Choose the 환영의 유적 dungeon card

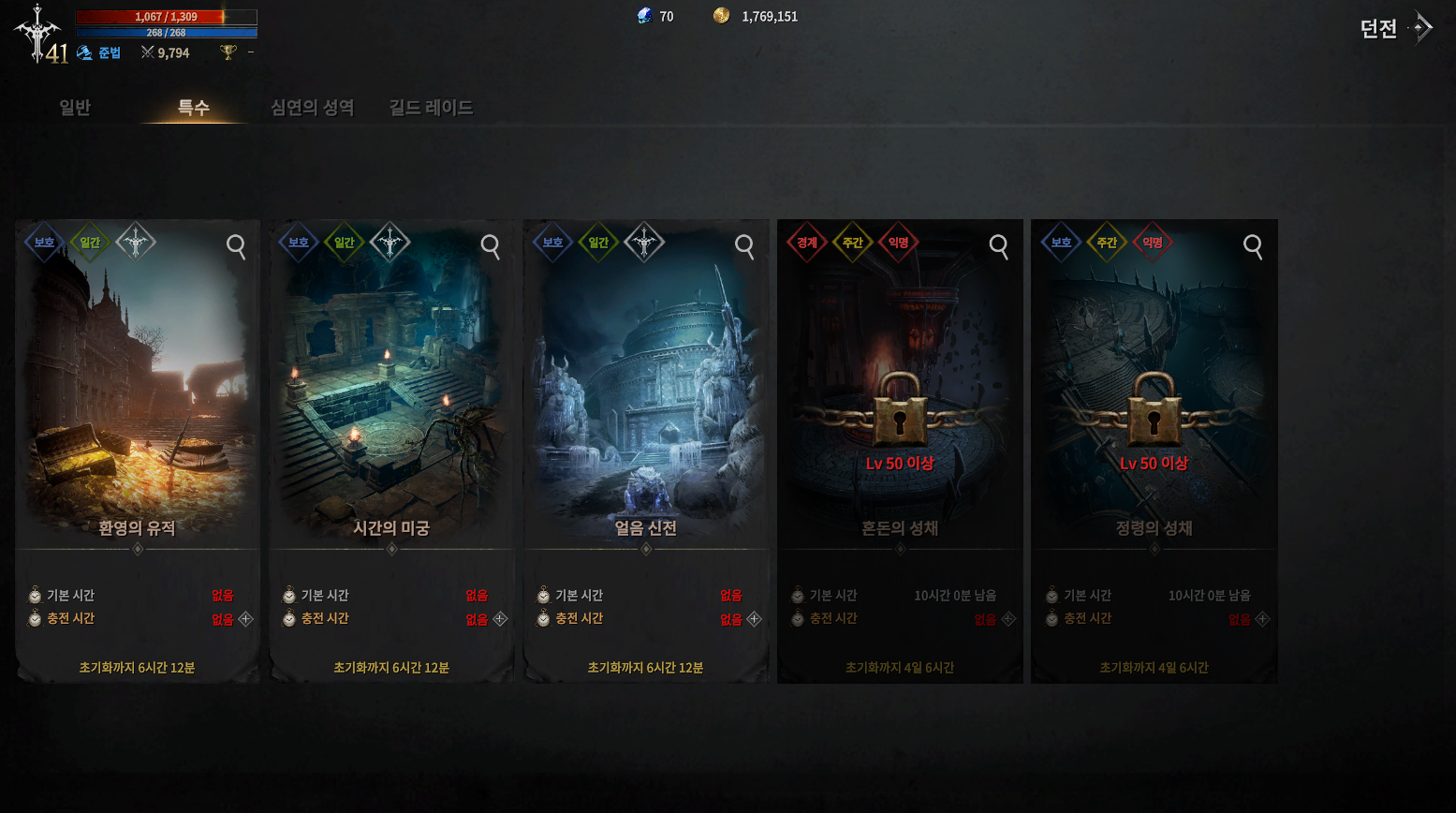[138, 393]
